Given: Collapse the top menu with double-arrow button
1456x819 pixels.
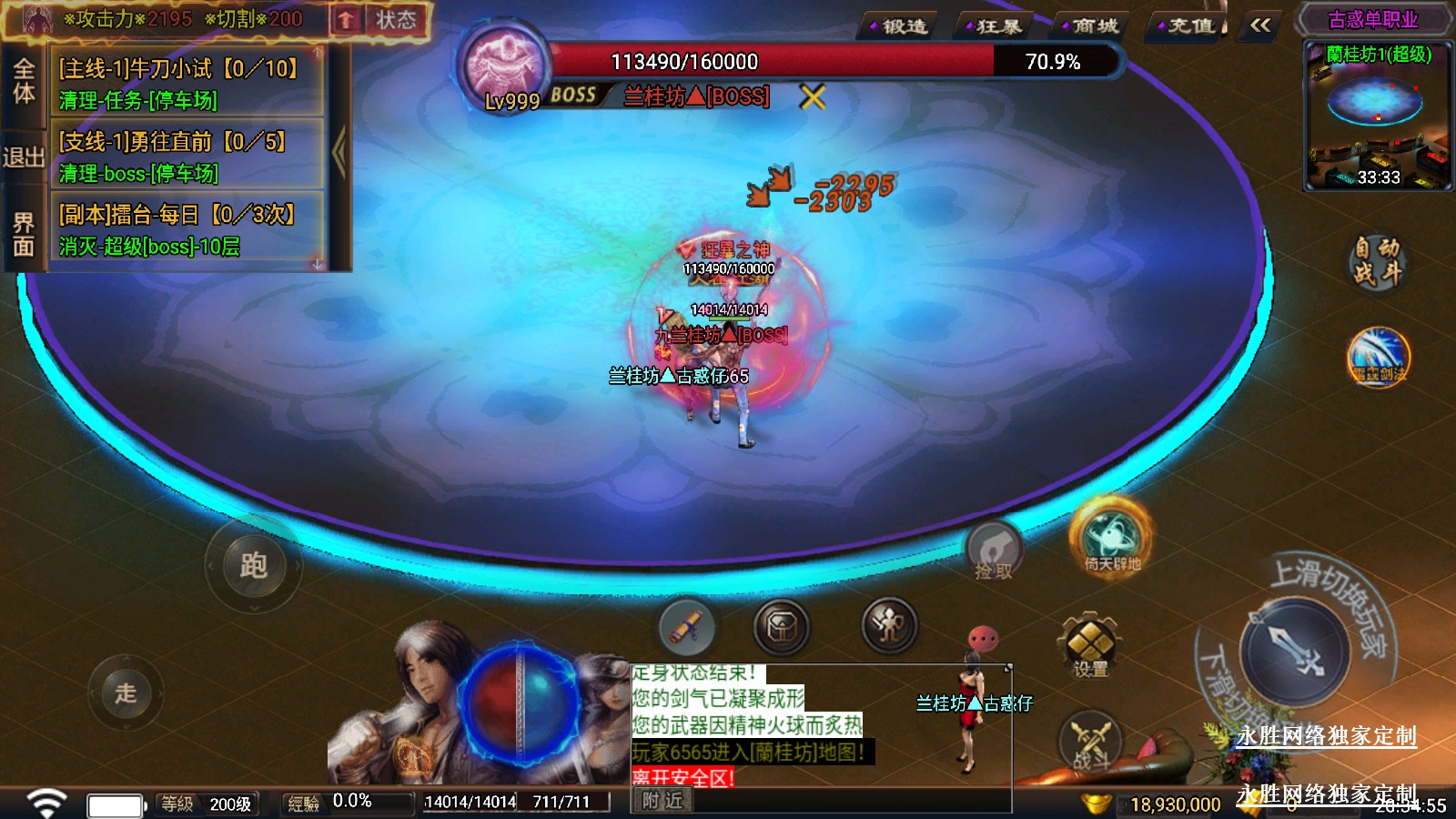Looking at the screenshot, I should click(x=1260, y=25).
